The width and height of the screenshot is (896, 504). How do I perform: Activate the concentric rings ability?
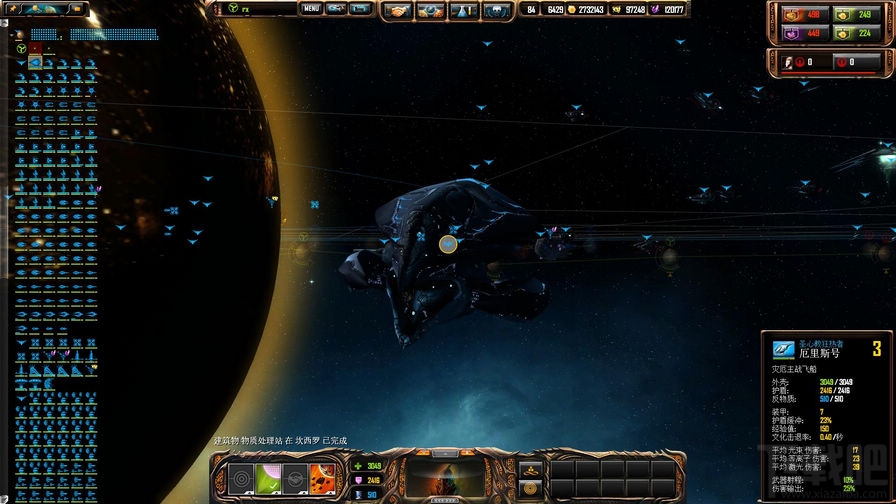coord(240,479)
